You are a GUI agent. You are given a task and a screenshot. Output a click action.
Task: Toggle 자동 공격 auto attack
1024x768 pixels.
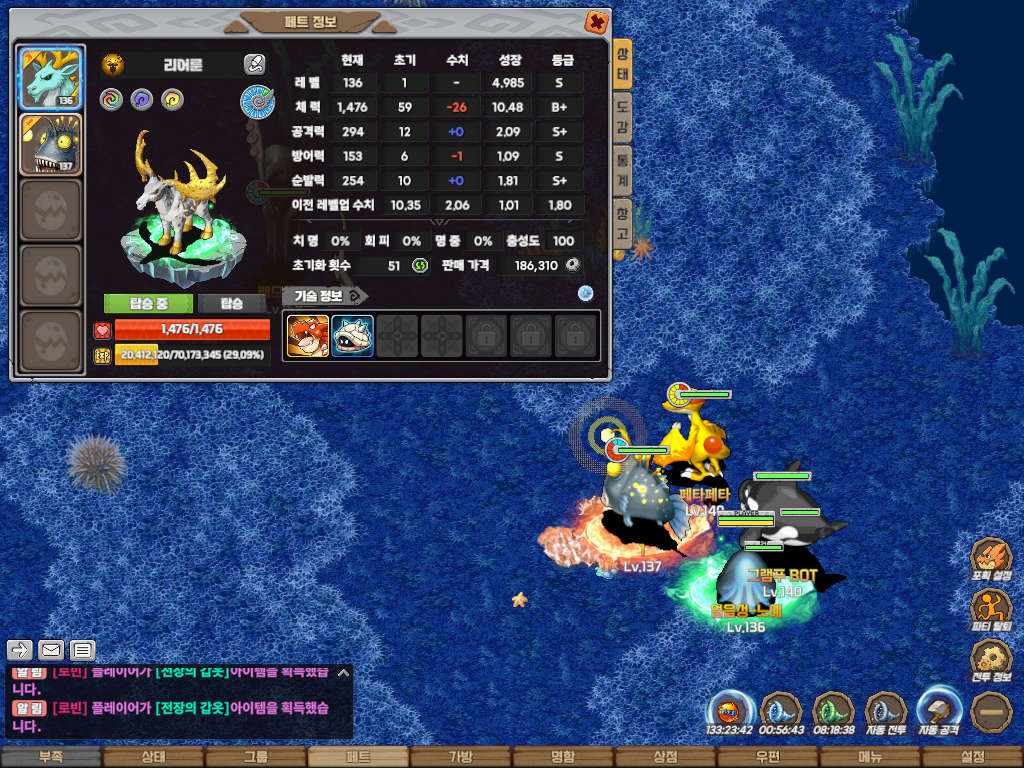[x=939, y=712]
